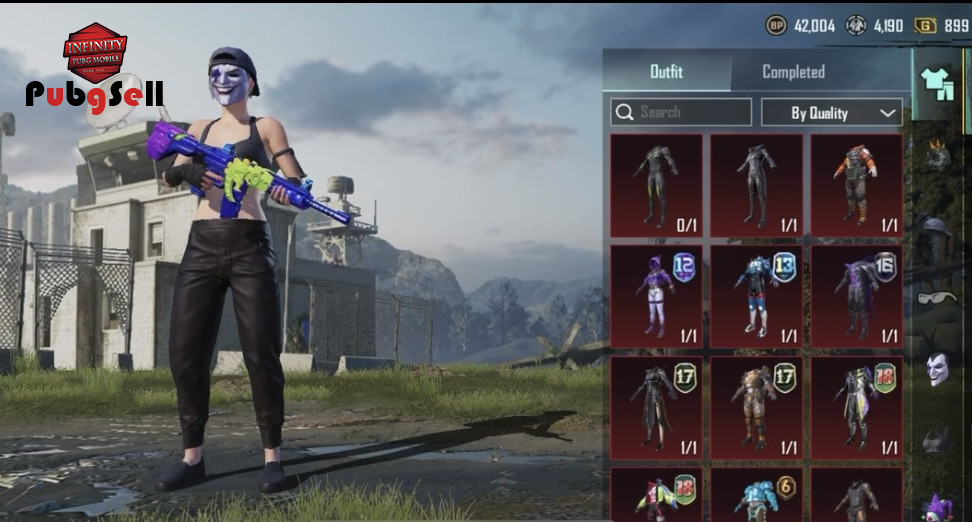Screen dimensions: 972x522
Task: Pick the blue outfit with badge 13
Action: coord(756,295)
